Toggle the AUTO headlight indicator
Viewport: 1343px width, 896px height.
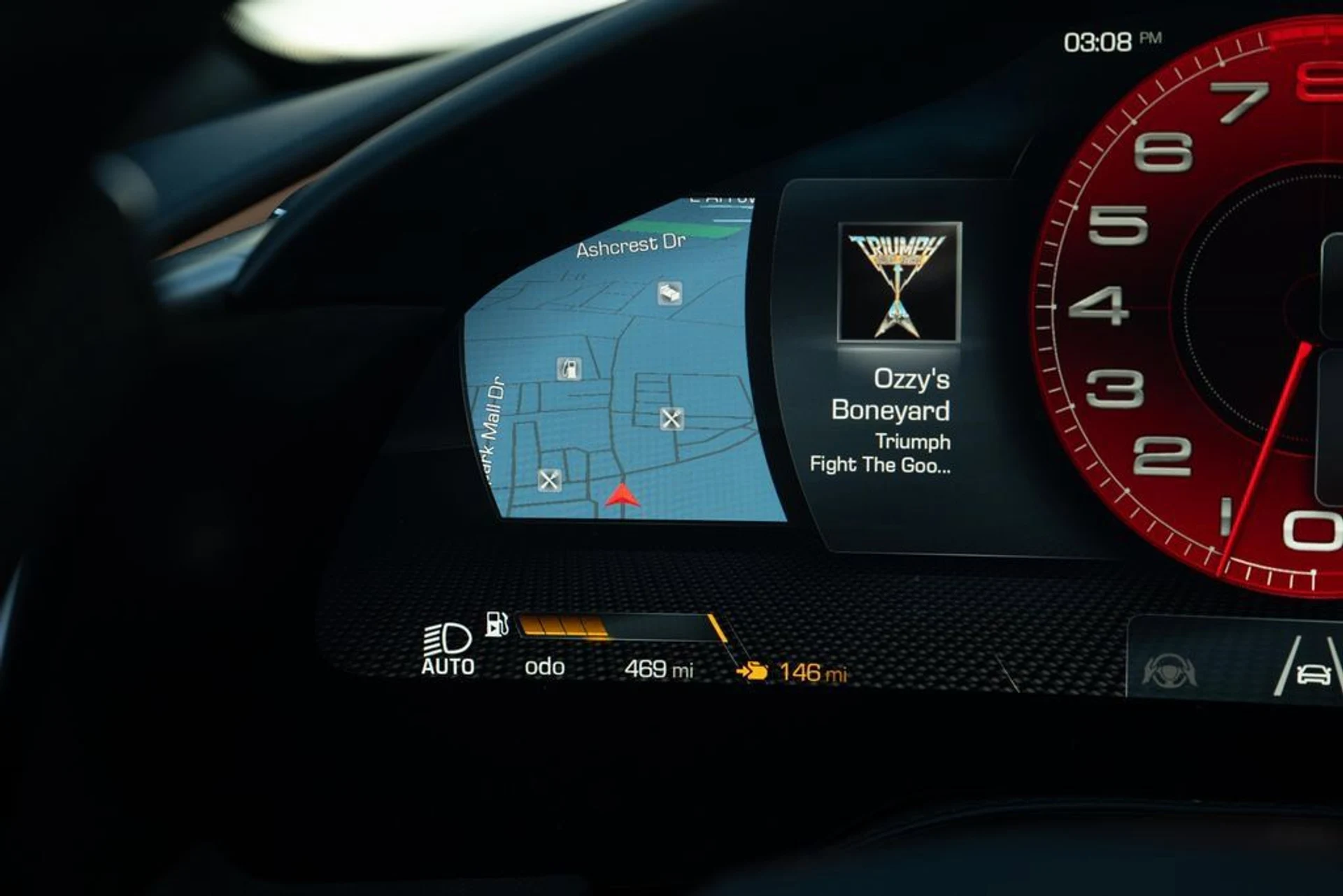[x=448, y=650]
